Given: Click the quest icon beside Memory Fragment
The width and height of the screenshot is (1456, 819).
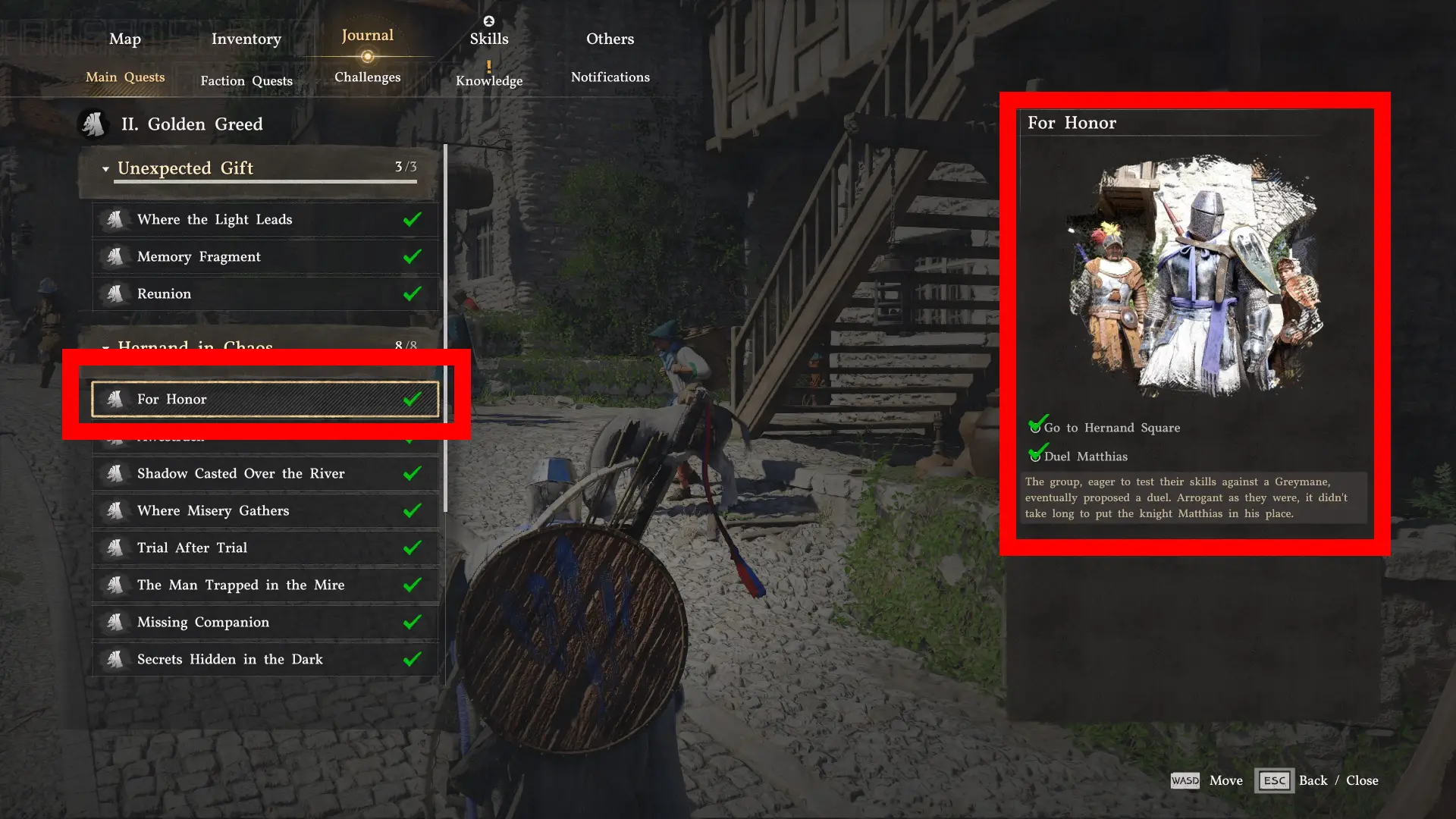Looking at the screenshot, I should [x=117, y=256].
